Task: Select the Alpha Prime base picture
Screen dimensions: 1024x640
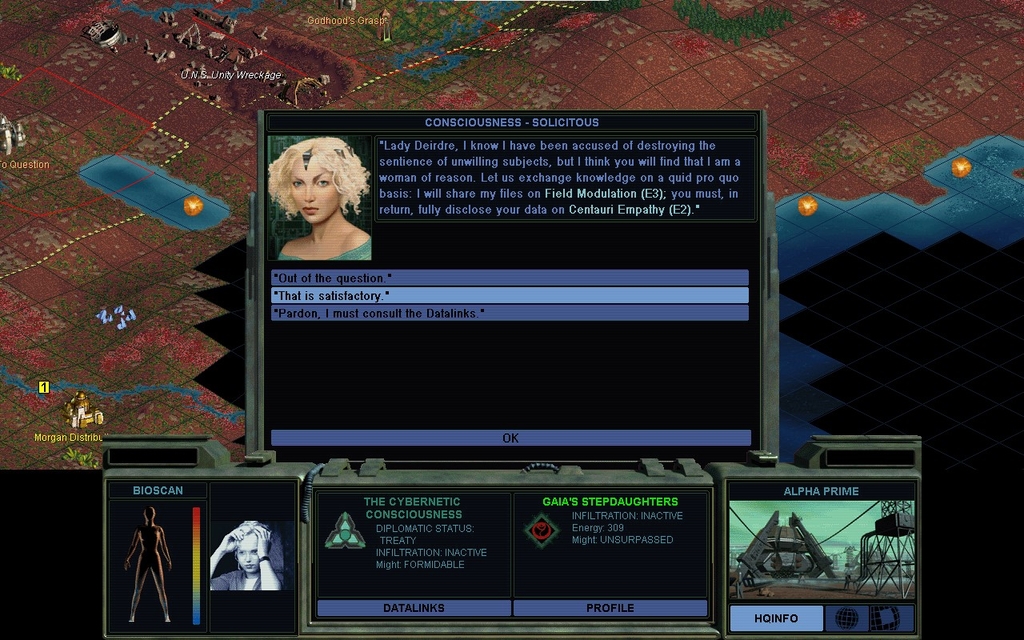Action: click(821, 550)
